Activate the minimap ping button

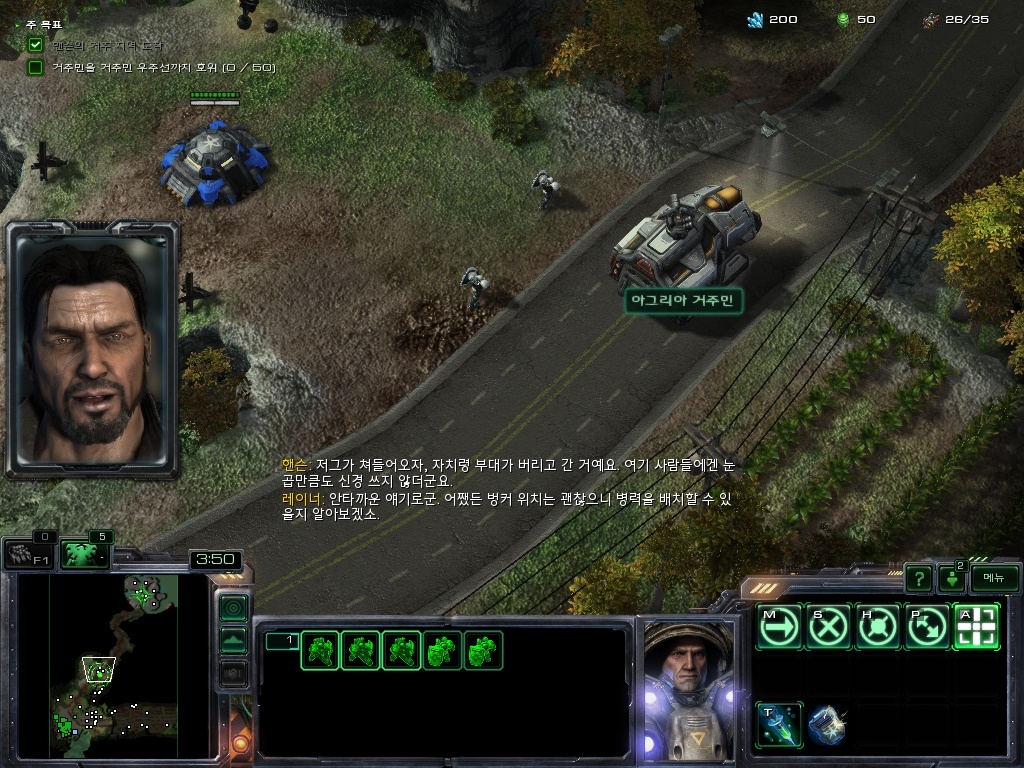click(233, 607)
